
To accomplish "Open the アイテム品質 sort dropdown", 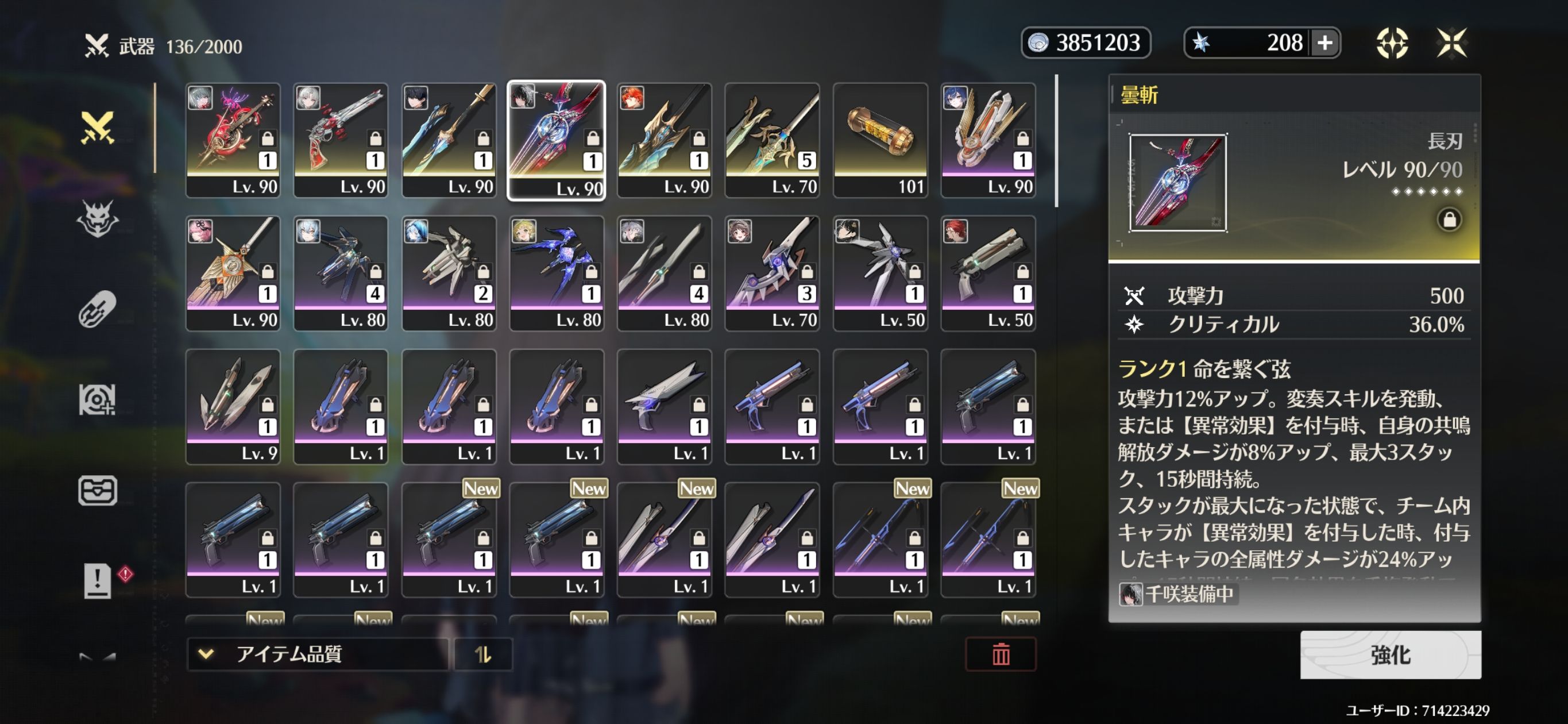I will point(316,654).
